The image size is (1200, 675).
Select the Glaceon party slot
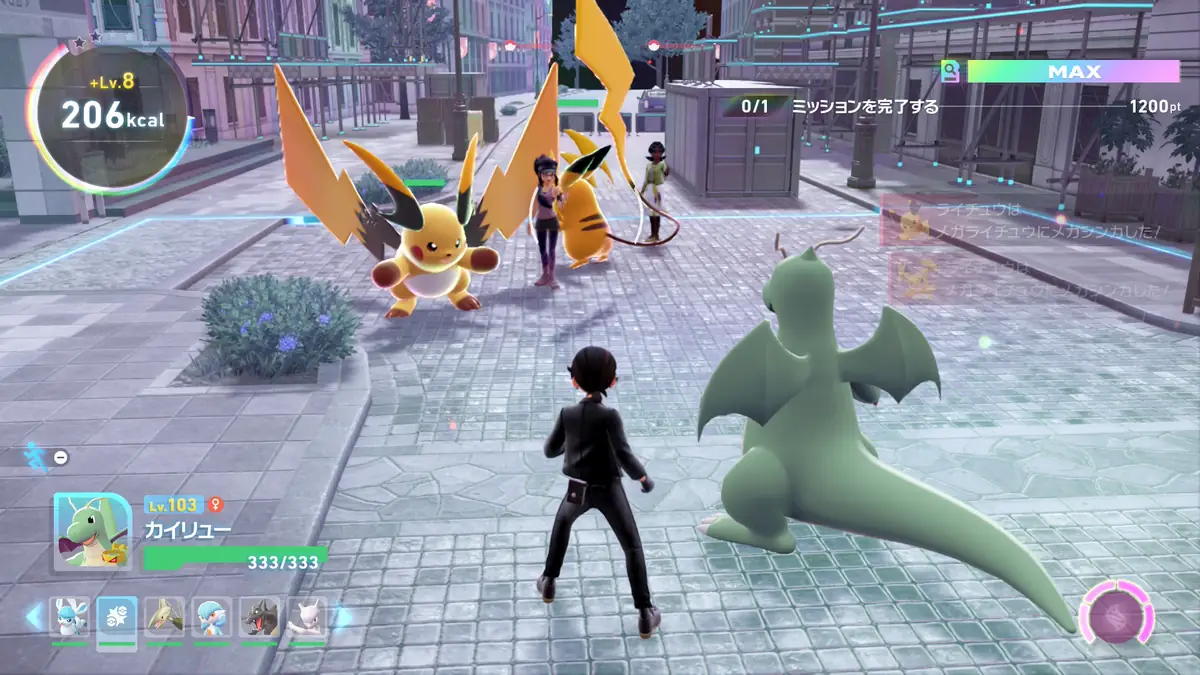(x=70, y=618)
